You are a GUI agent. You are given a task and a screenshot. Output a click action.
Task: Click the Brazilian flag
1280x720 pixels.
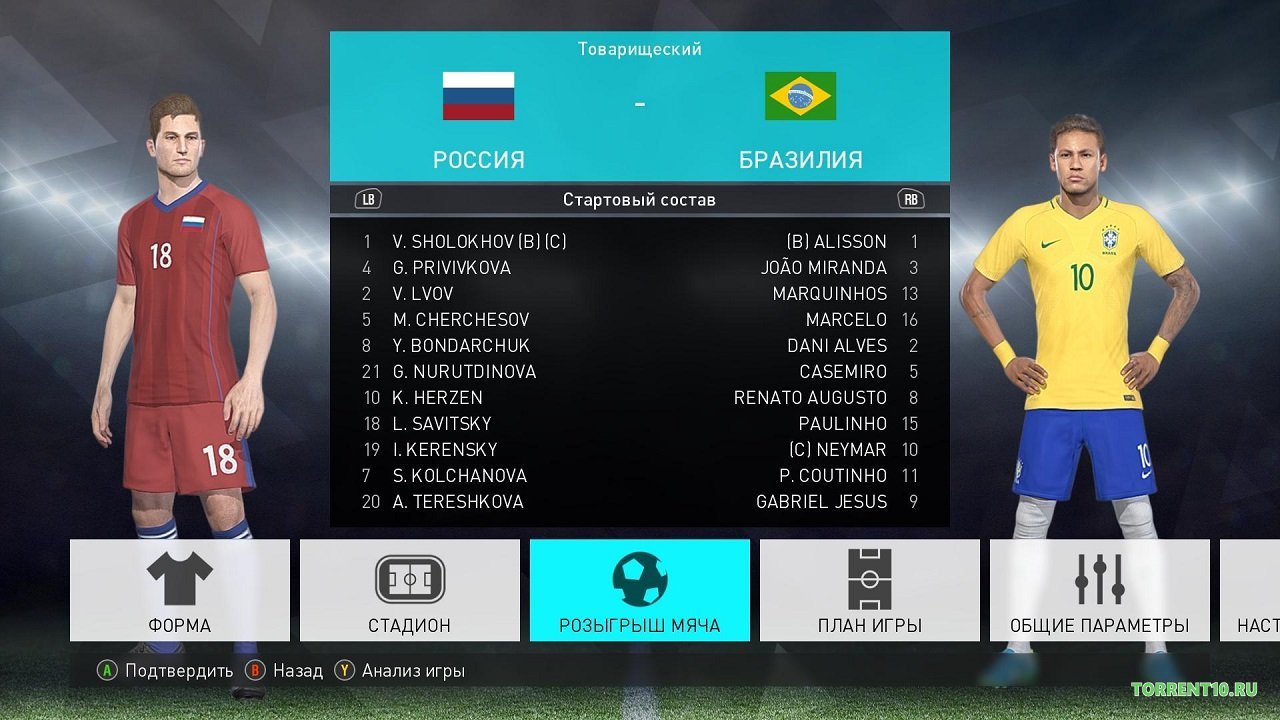[x=800, y=93]
